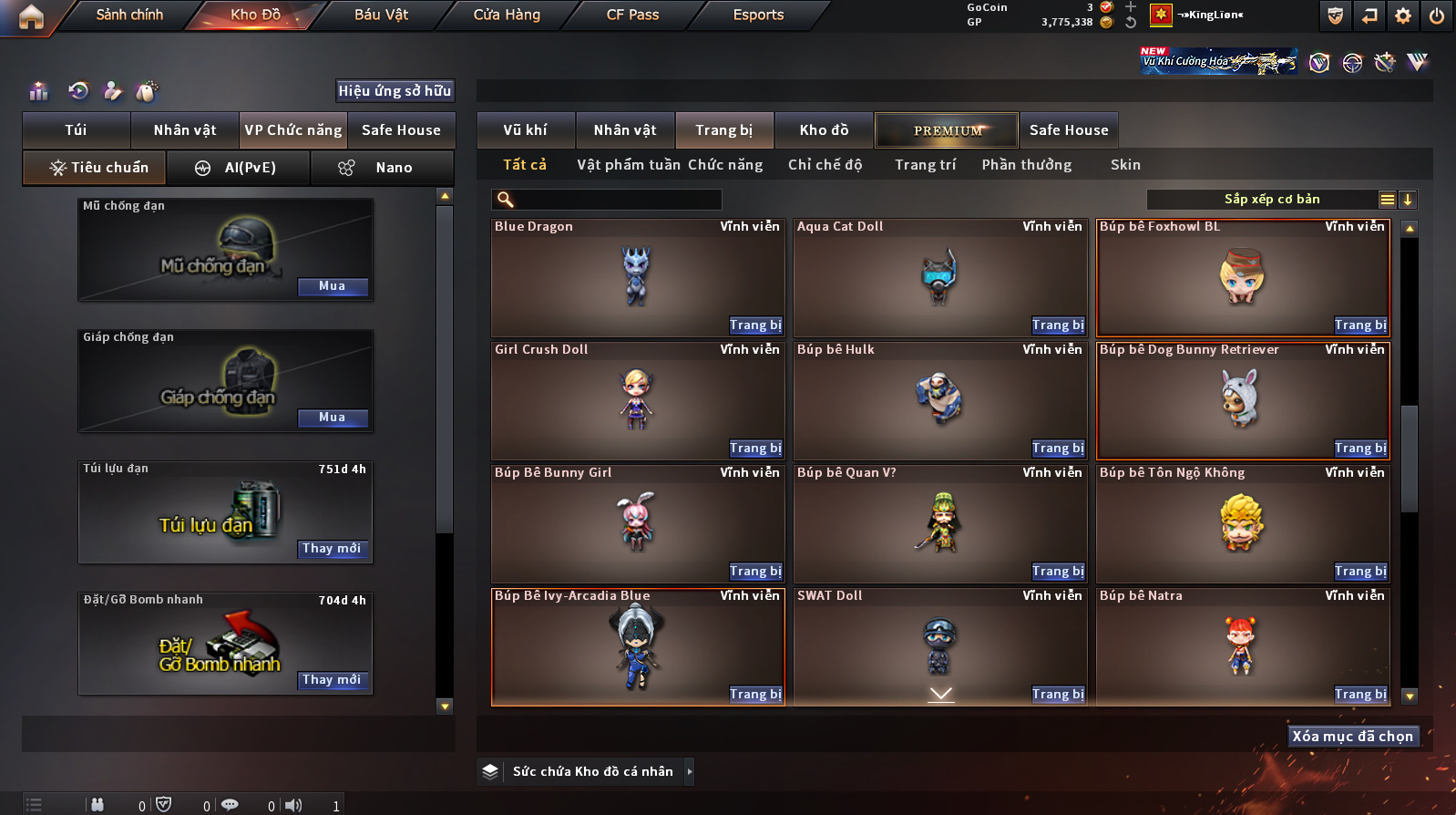The width and height of the screenshot is (1456, 815).
Task: Switch to the AI(PvE) loadout tab
Action: pos(239,168)
